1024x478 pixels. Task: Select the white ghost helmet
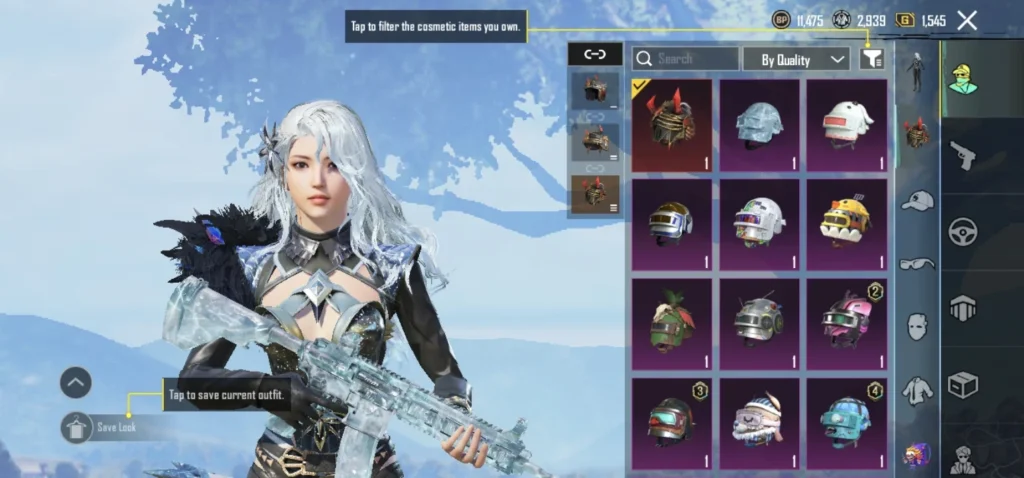pyautogui.click(x=847, y=126)
